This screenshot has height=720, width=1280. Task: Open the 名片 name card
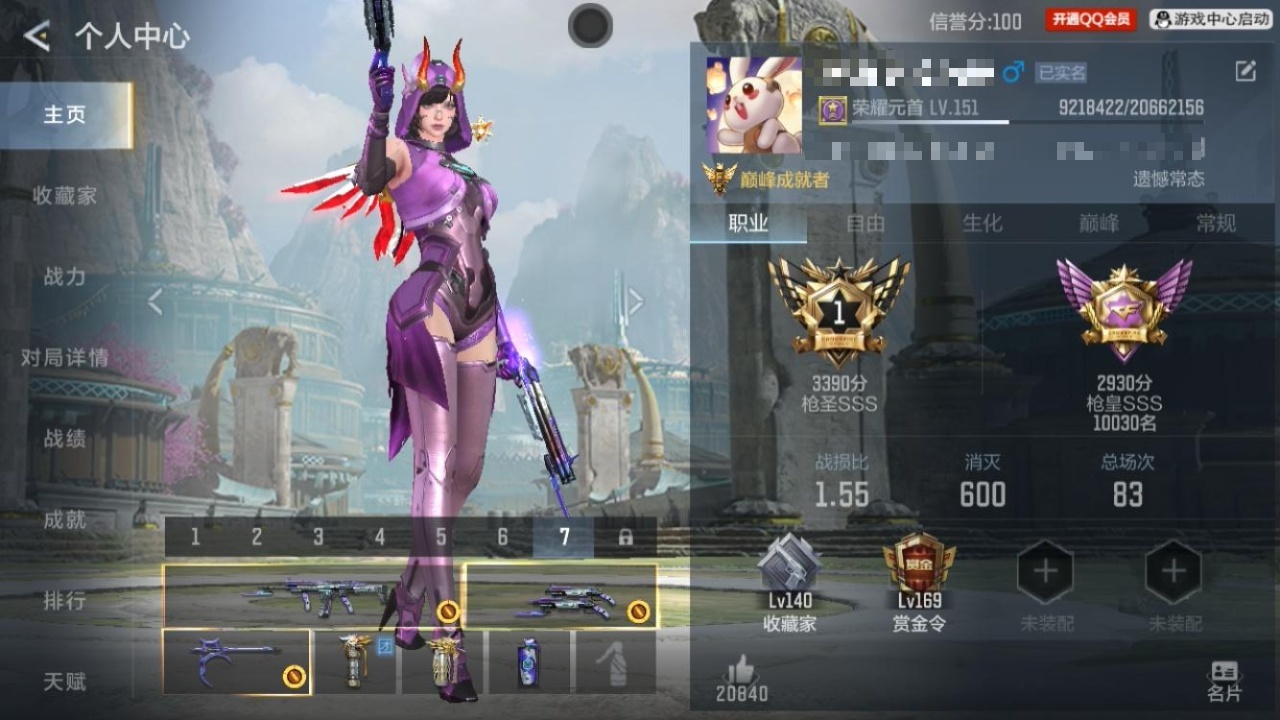coord(1224,681)
